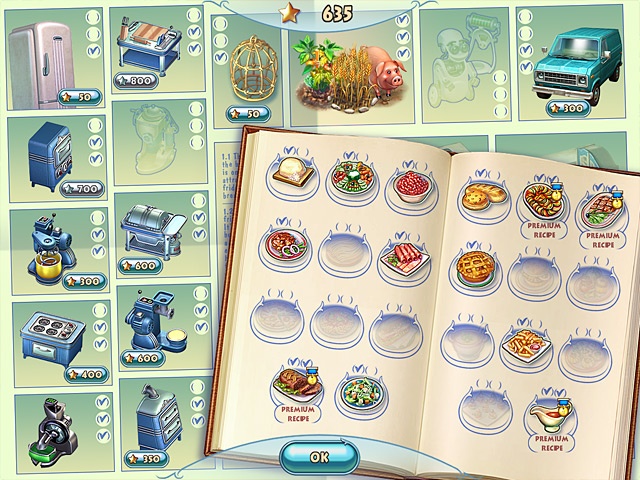
Task: Choose the french fries recipe
Action: [526, 344]
